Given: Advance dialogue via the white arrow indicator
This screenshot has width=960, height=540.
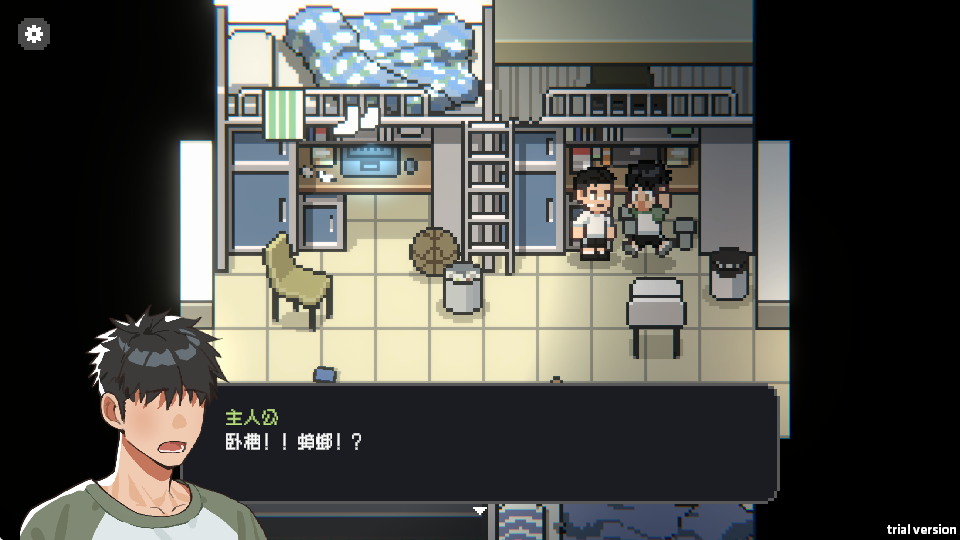Looking at the screenshot, I should tap(480, 510).
